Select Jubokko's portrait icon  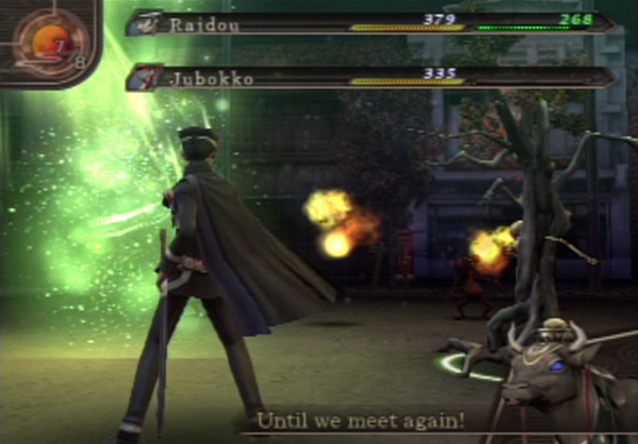click(150, 77)
